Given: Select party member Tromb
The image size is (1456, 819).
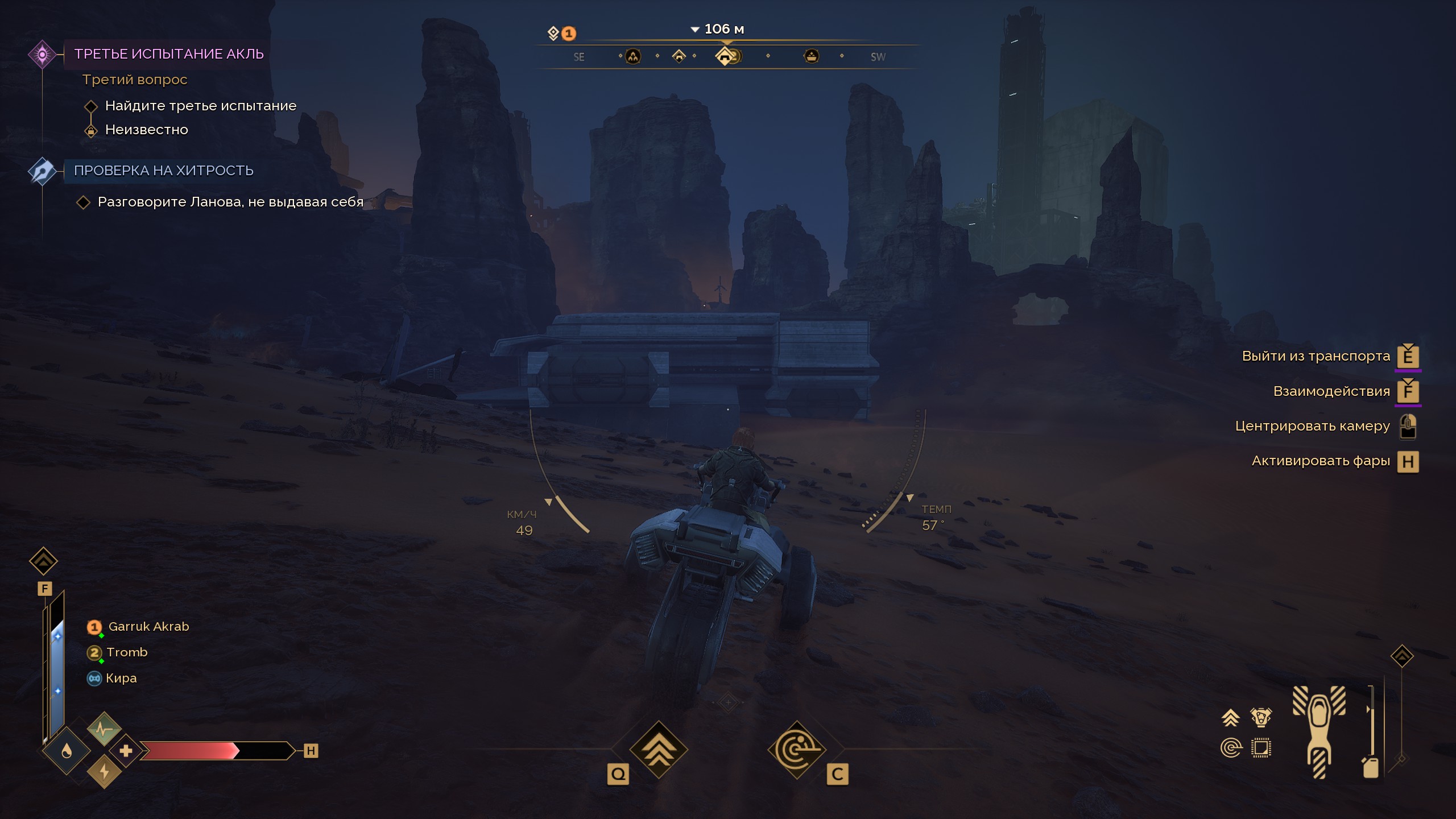Looking at the screenshot, I should click(126, 652).
